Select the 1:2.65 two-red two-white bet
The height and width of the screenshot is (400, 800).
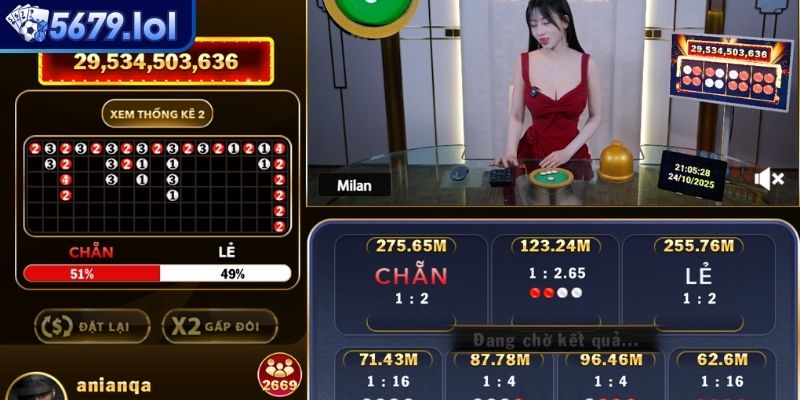(x=555, y=281)
